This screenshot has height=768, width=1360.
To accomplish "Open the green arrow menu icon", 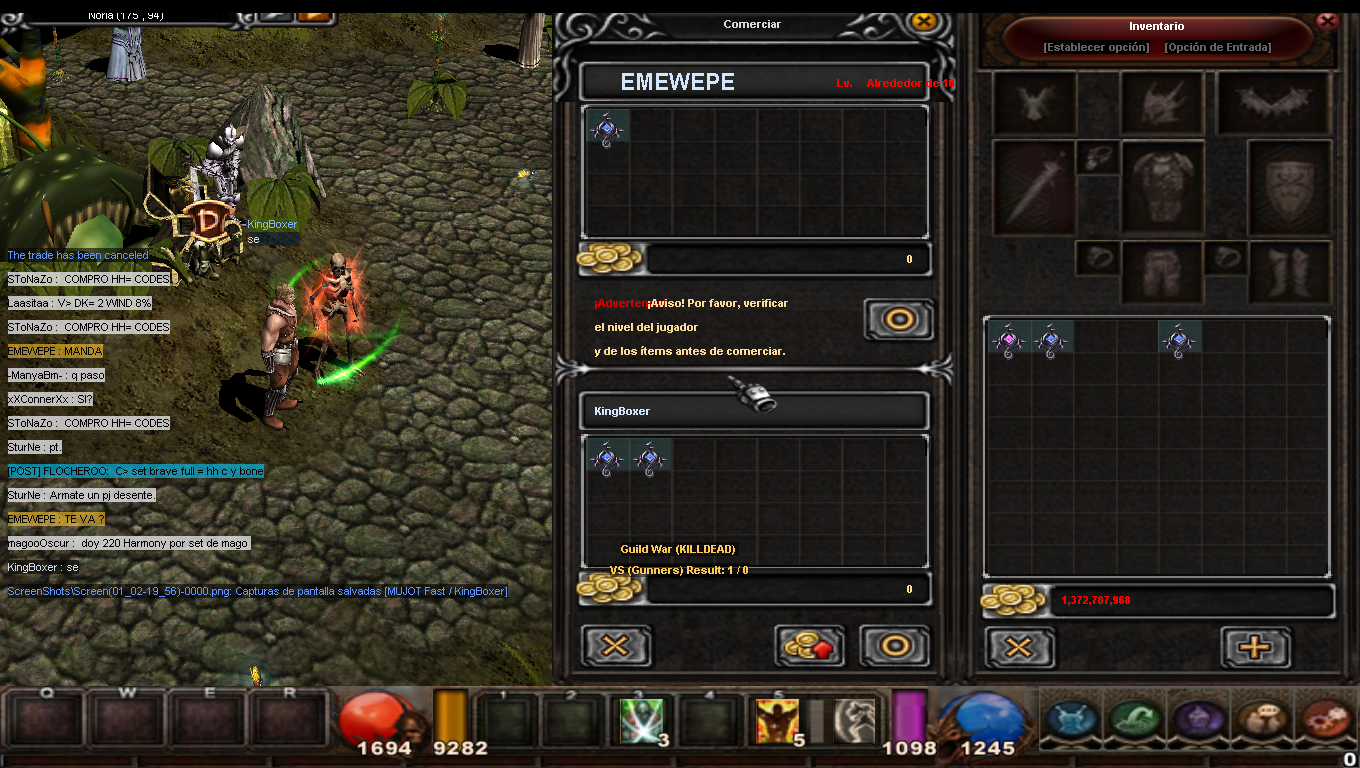I will coord(1134,719).
